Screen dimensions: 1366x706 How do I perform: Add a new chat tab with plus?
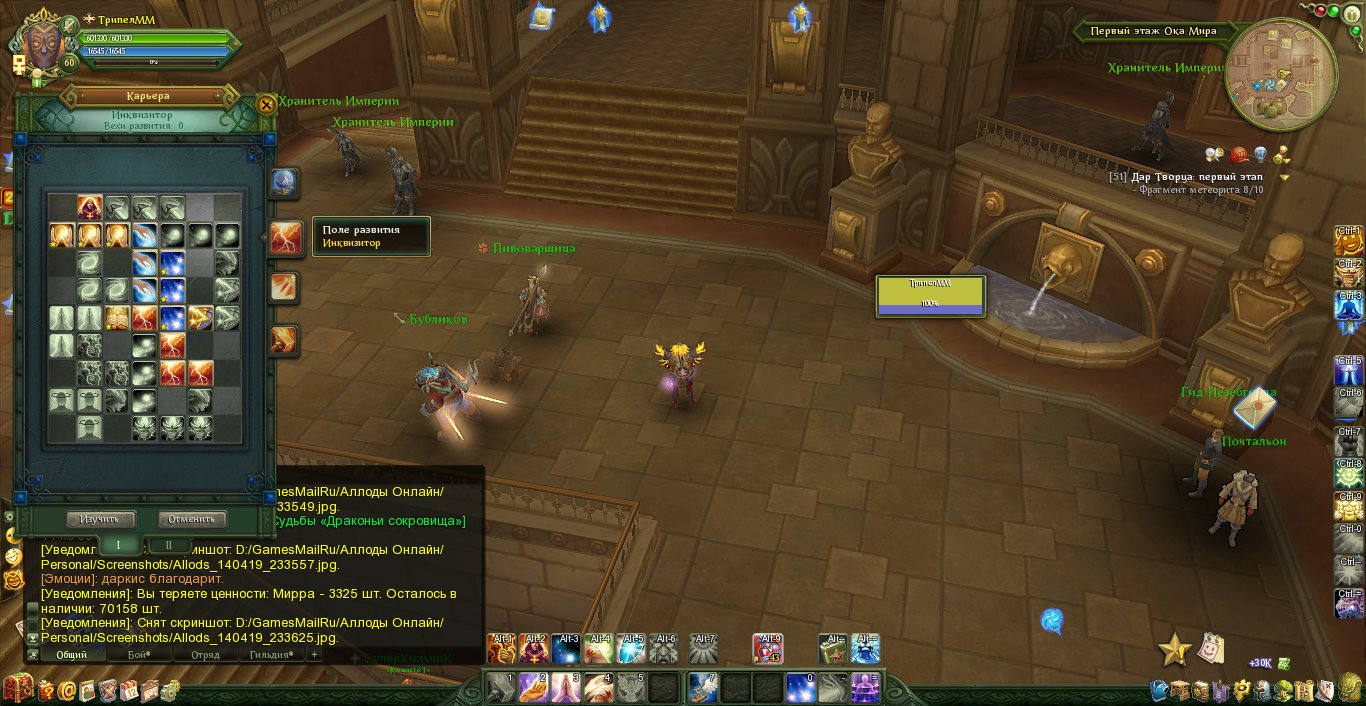[314, 654]
